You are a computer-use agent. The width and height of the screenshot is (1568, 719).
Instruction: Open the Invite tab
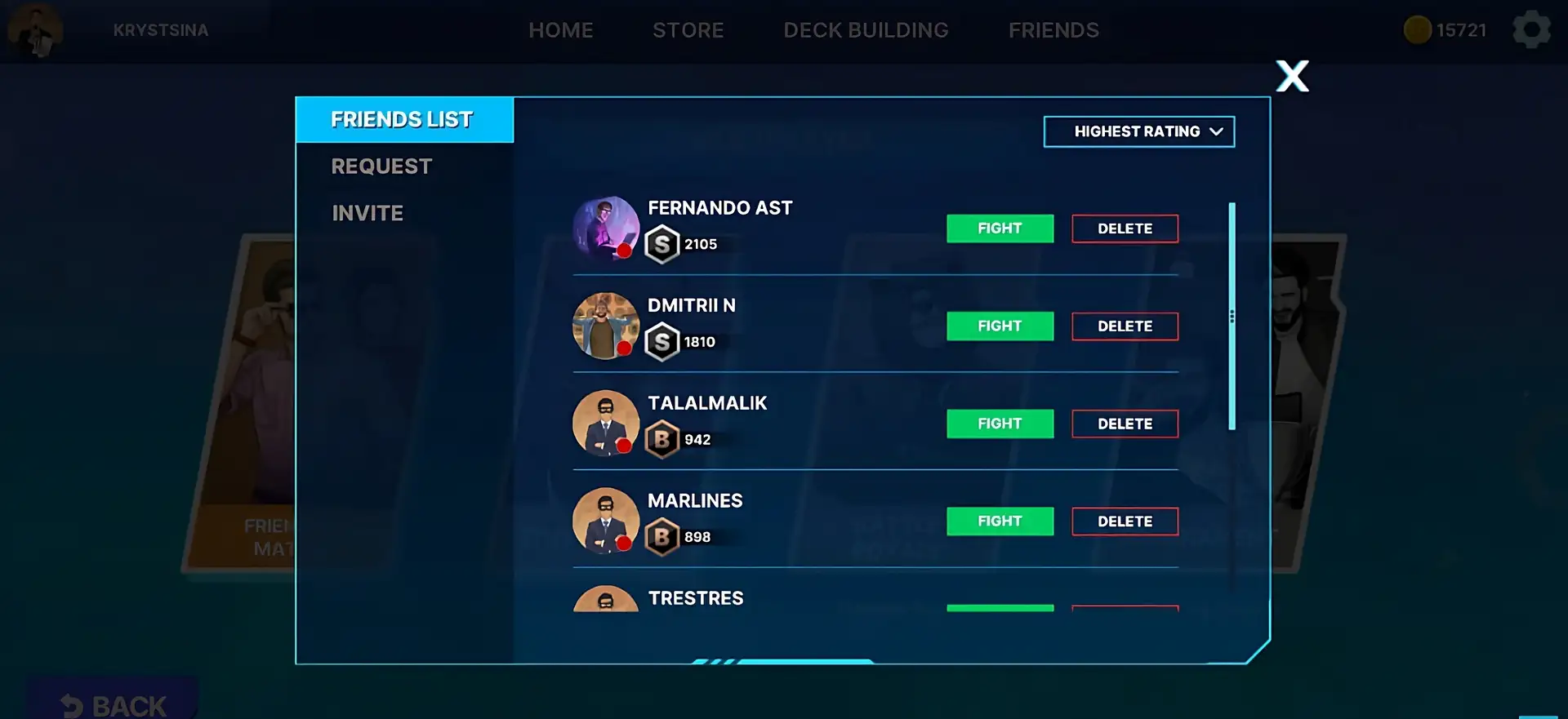(x=367, y=213)
